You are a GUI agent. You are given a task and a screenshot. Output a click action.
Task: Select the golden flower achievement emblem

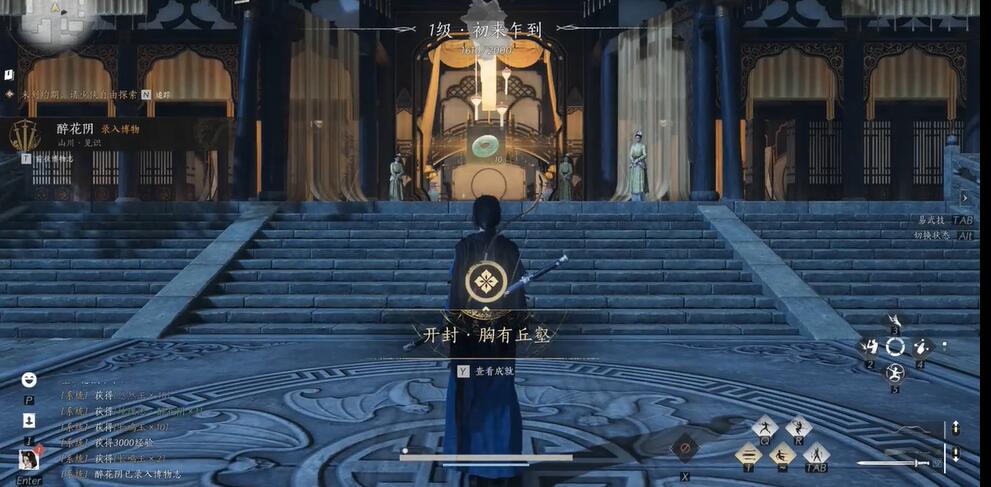[x=485, y=281]
